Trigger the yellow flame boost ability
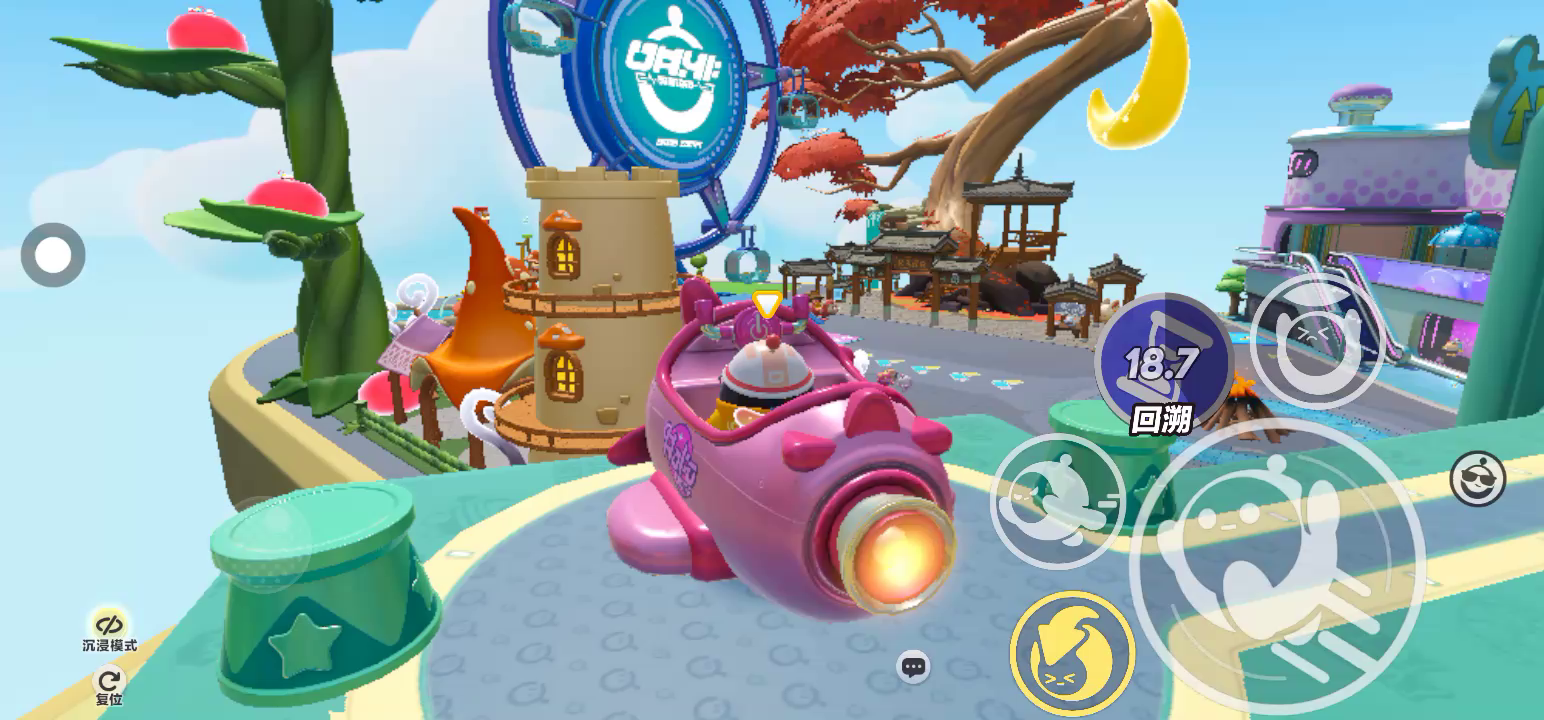Image resolution: width=1544 pixels, height=720 pixels. pyautogui.click(x=1072, y=652)
